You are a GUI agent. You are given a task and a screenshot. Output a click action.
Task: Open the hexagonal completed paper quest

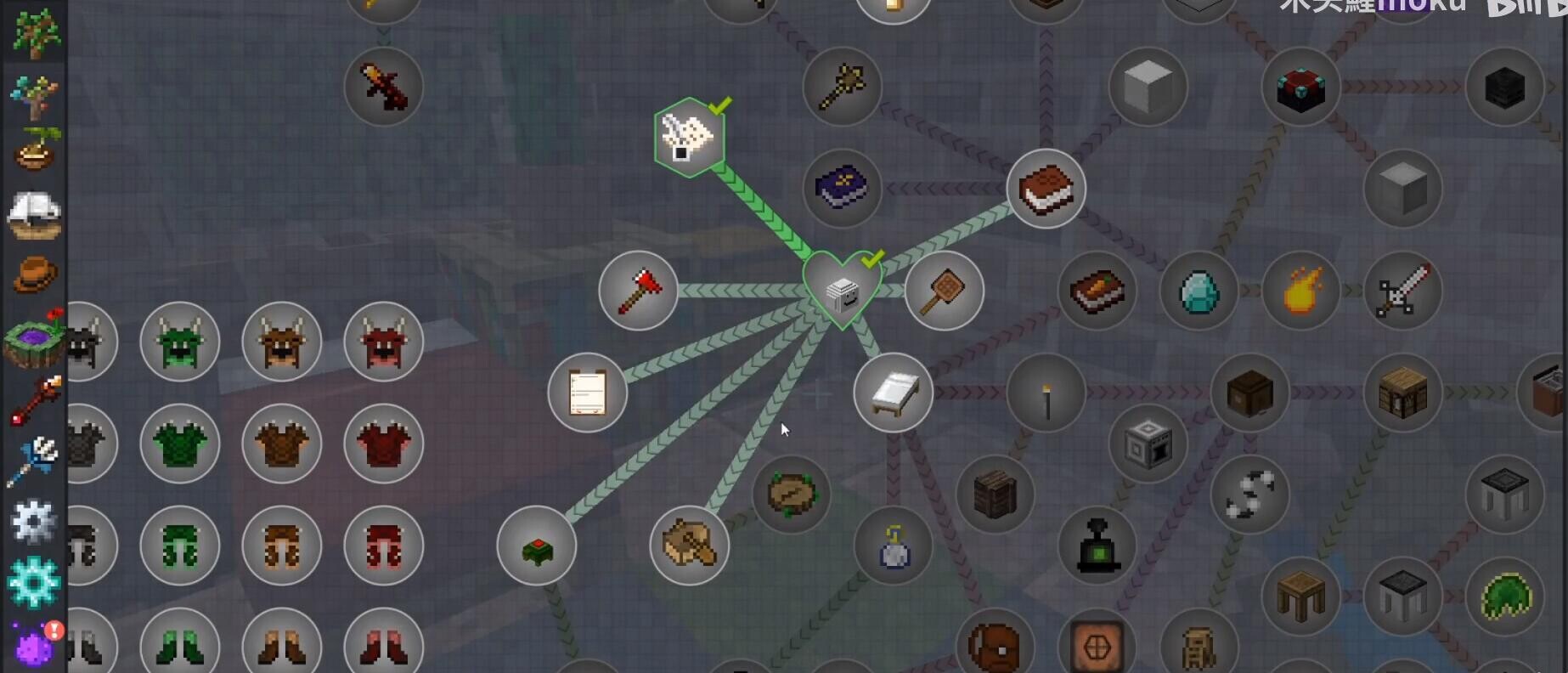click(689, 137)
